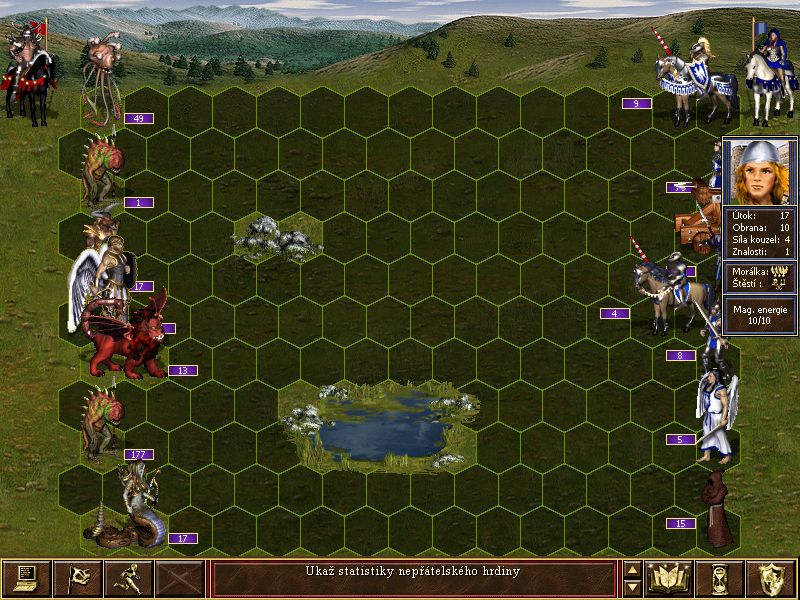Select the enemy stack numbered 49
Image resolution: width=800 pixels, height=600 pixels.
coord(102,75)
